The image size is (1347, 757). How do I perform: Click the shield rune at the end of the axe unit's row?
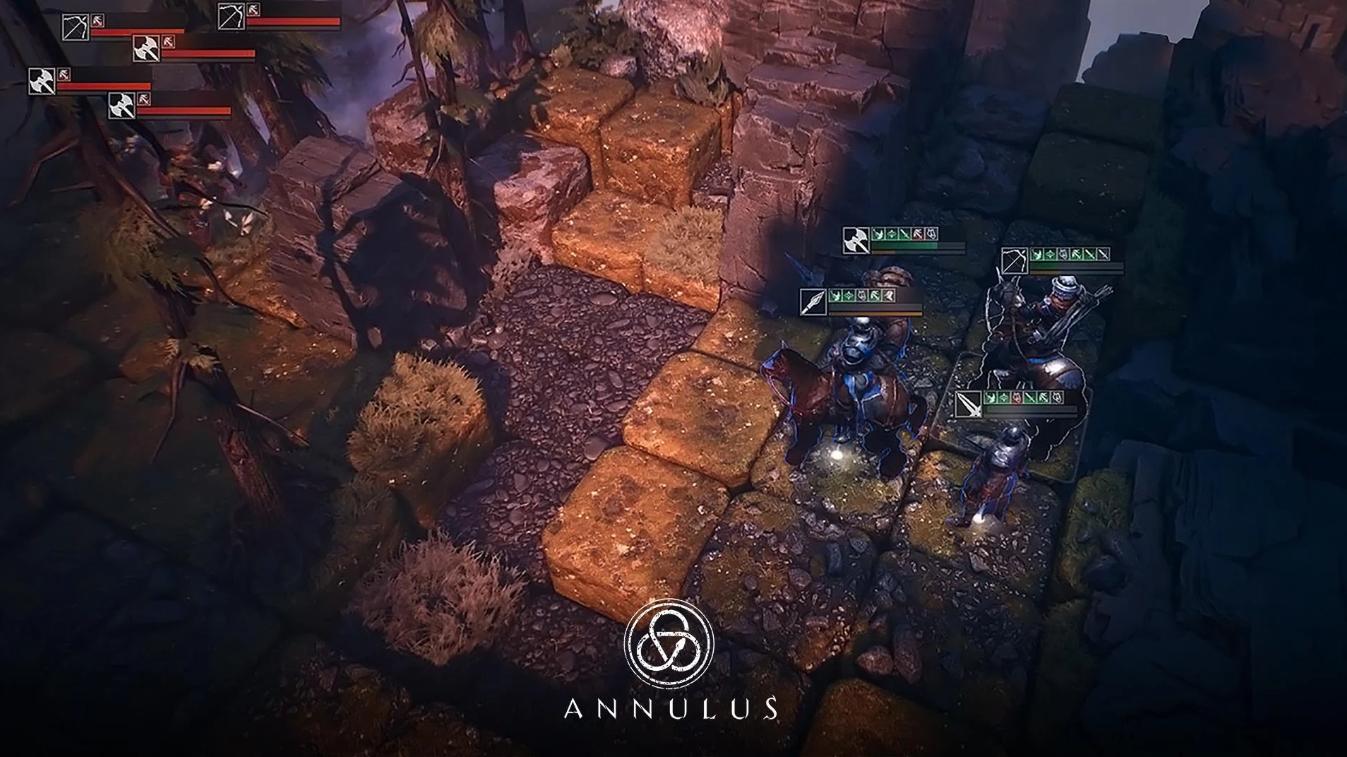(x=932, y=236)
